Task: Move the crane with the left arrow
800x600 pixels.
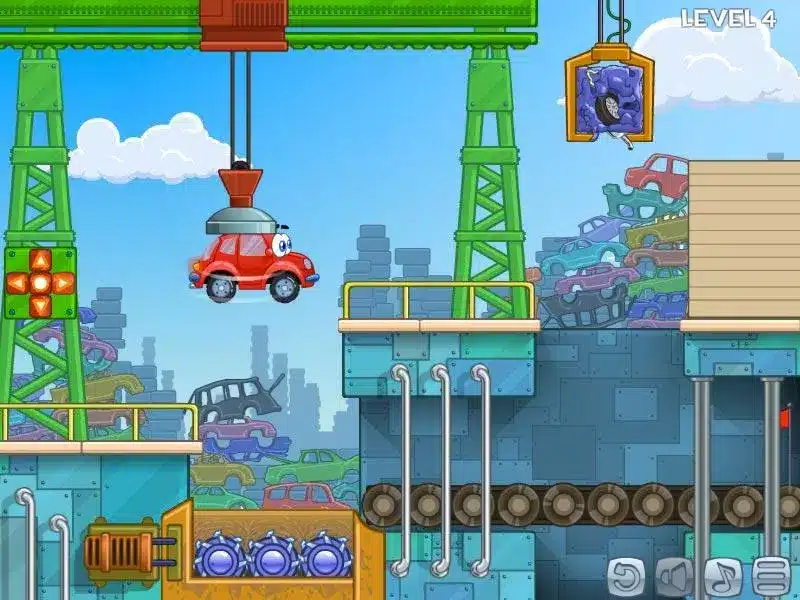Action: tap(18, 283)
